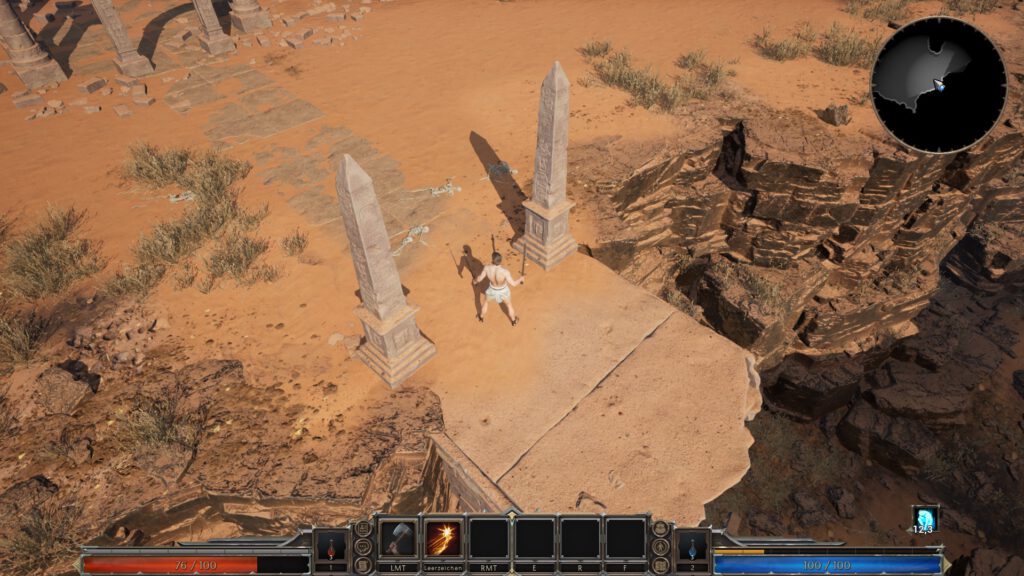The height and width of the screenshot is (576, 1024).
Task: Select the empty skill slot labeled F
Action: [x=625, y=539]
